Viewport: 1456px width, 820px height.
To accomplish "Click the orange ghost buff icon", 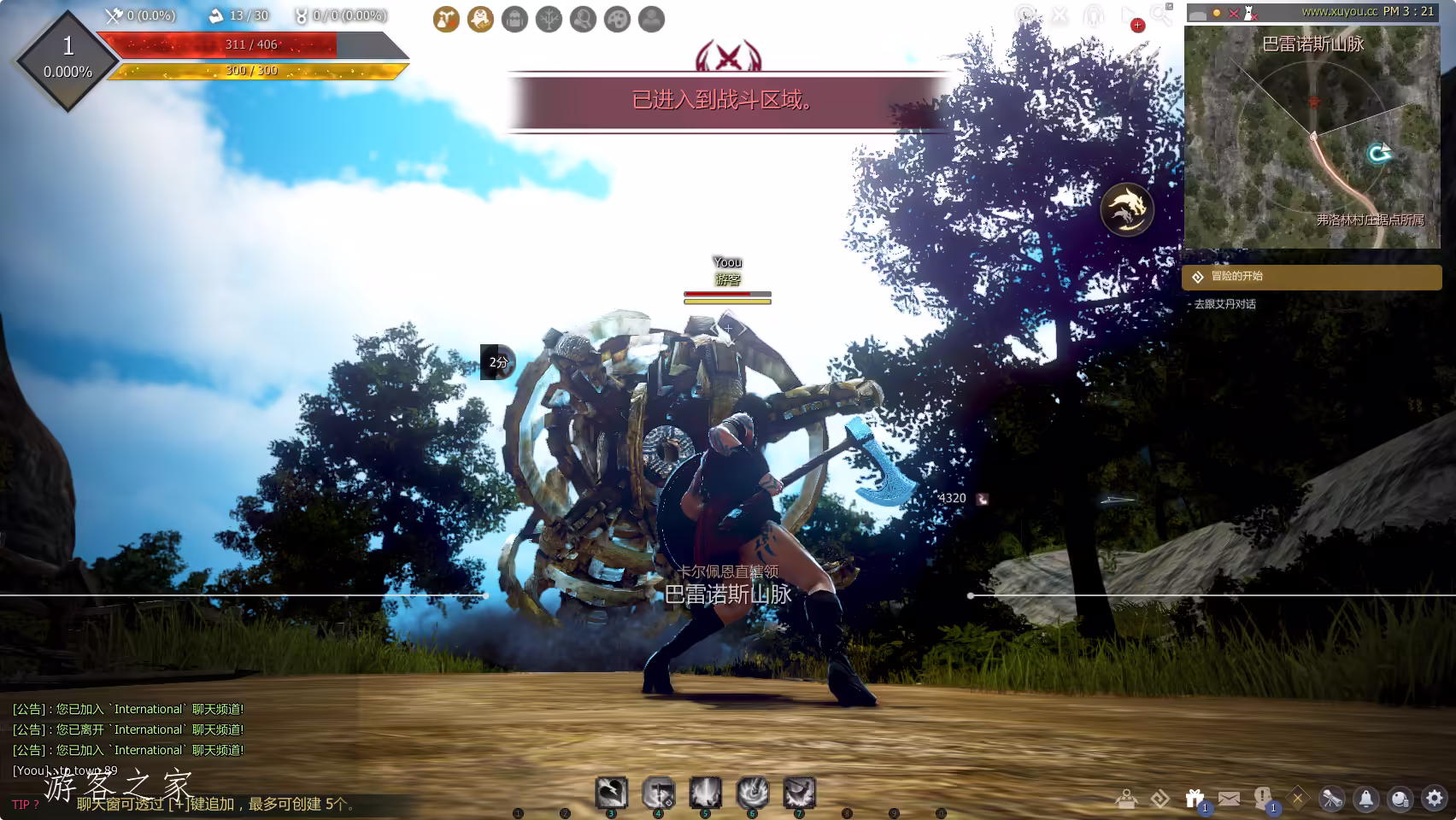I will 480,19.
